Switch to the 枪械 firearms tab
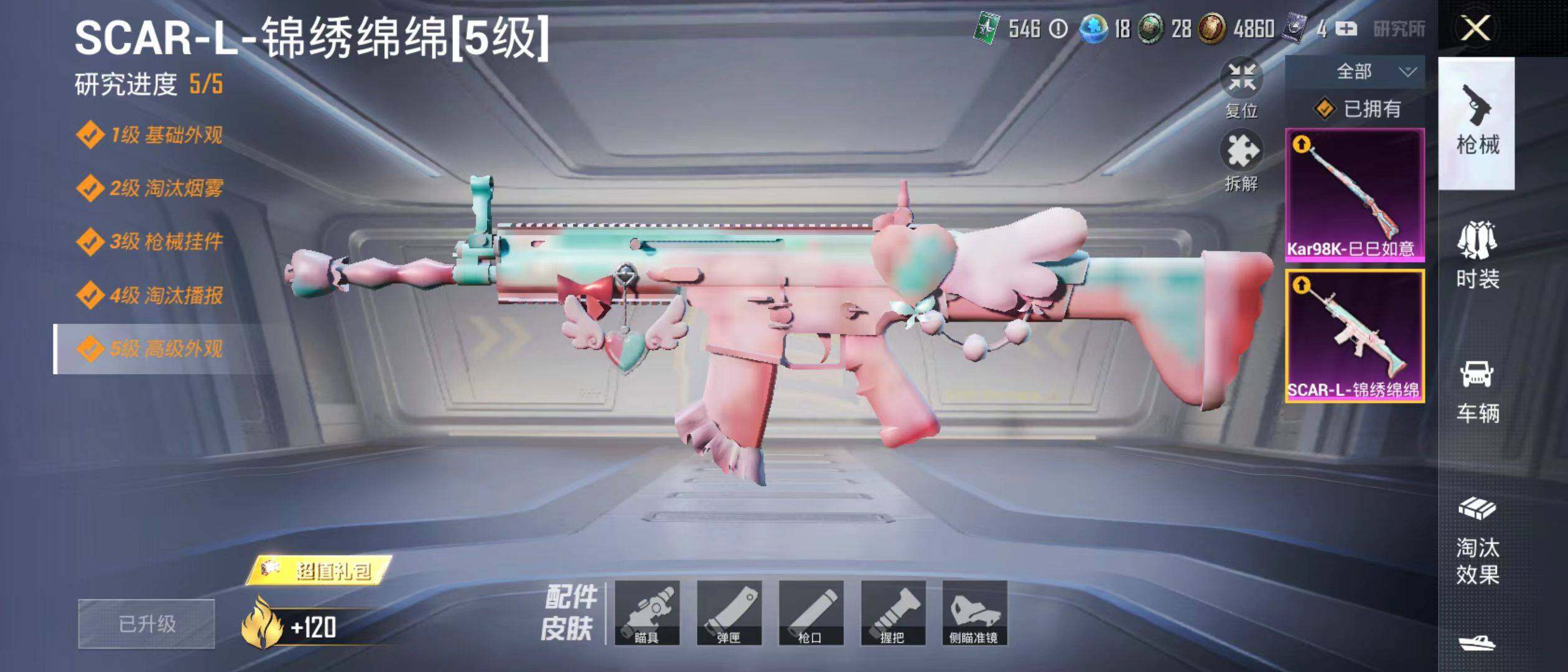Image resolution: width=1568 pixels, height=672 pixels. [x=1477, y=123]
